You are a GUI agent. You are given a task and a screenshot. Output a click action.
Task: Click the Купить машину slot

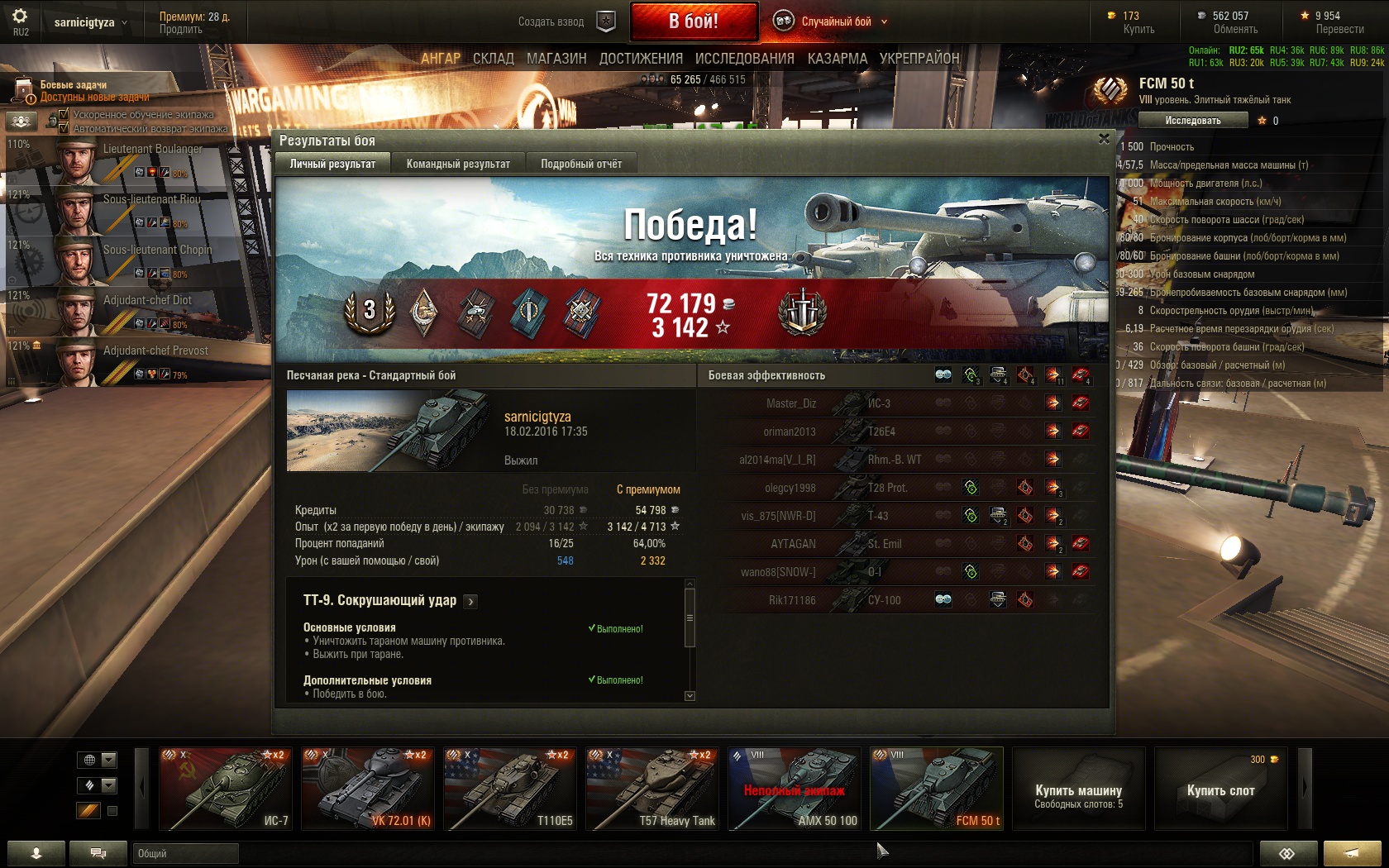[x=1078, y=789]
